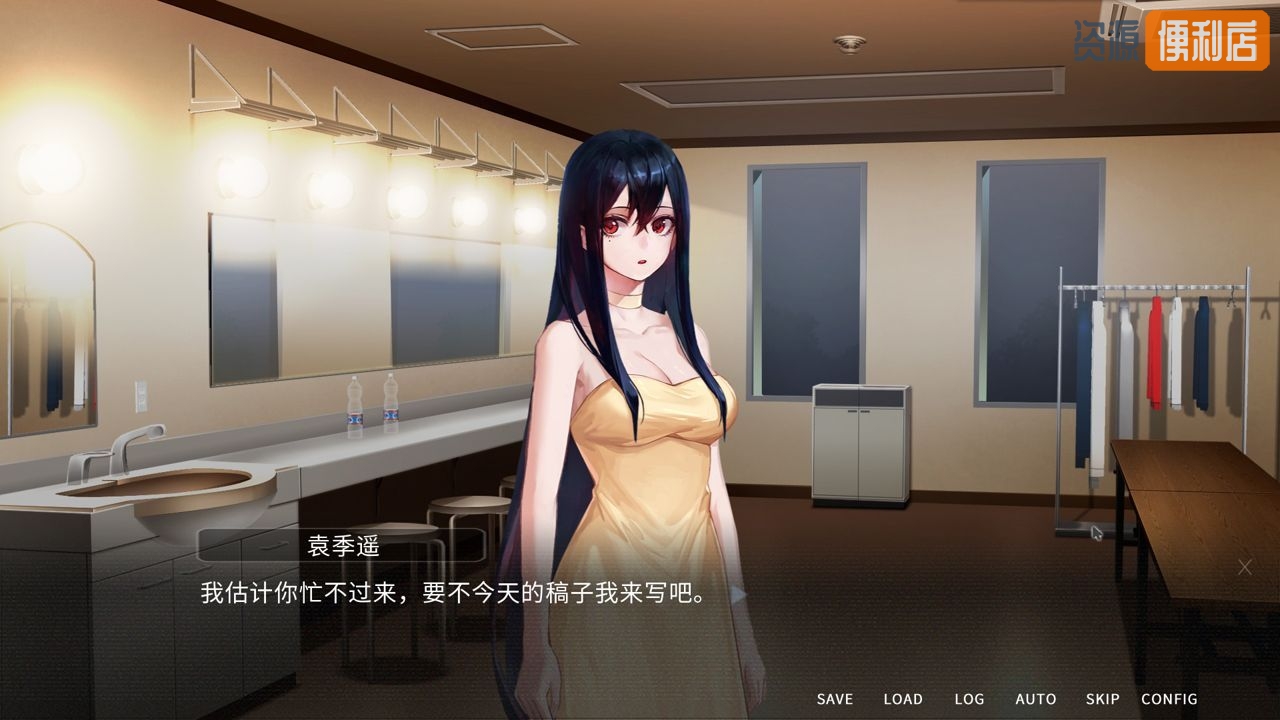Toggle AUTO text advance
The height and width of the screenshot is (720, 1280).
(x=1035, y=699)
